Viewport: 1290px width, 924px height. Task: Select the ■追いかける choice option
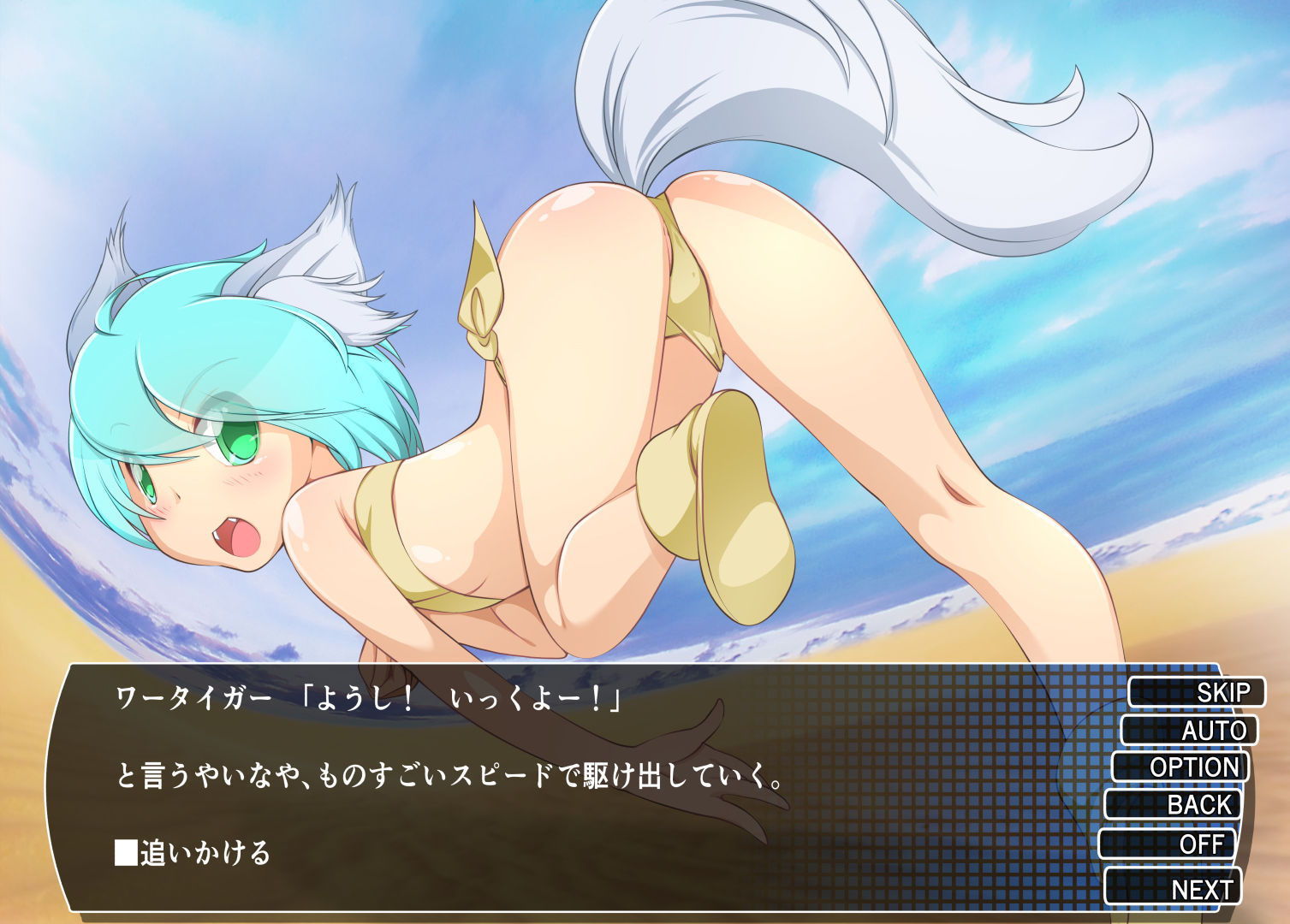pos(193,852)
